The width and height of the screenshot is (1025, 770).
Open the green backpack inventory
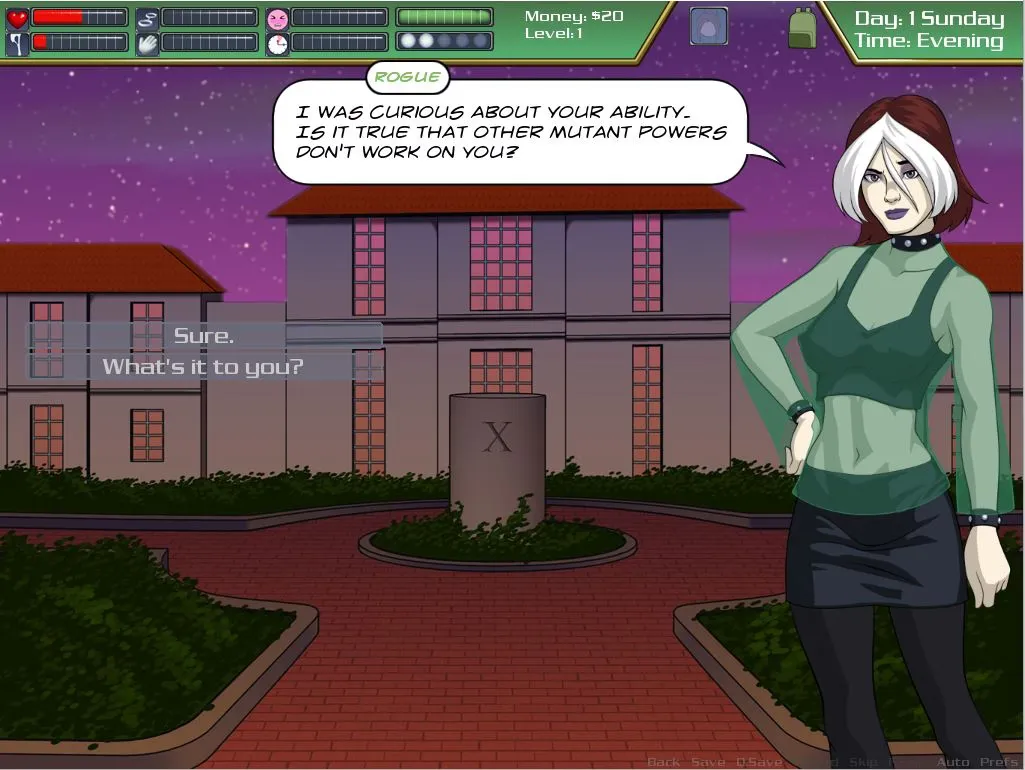click(802, 27)
